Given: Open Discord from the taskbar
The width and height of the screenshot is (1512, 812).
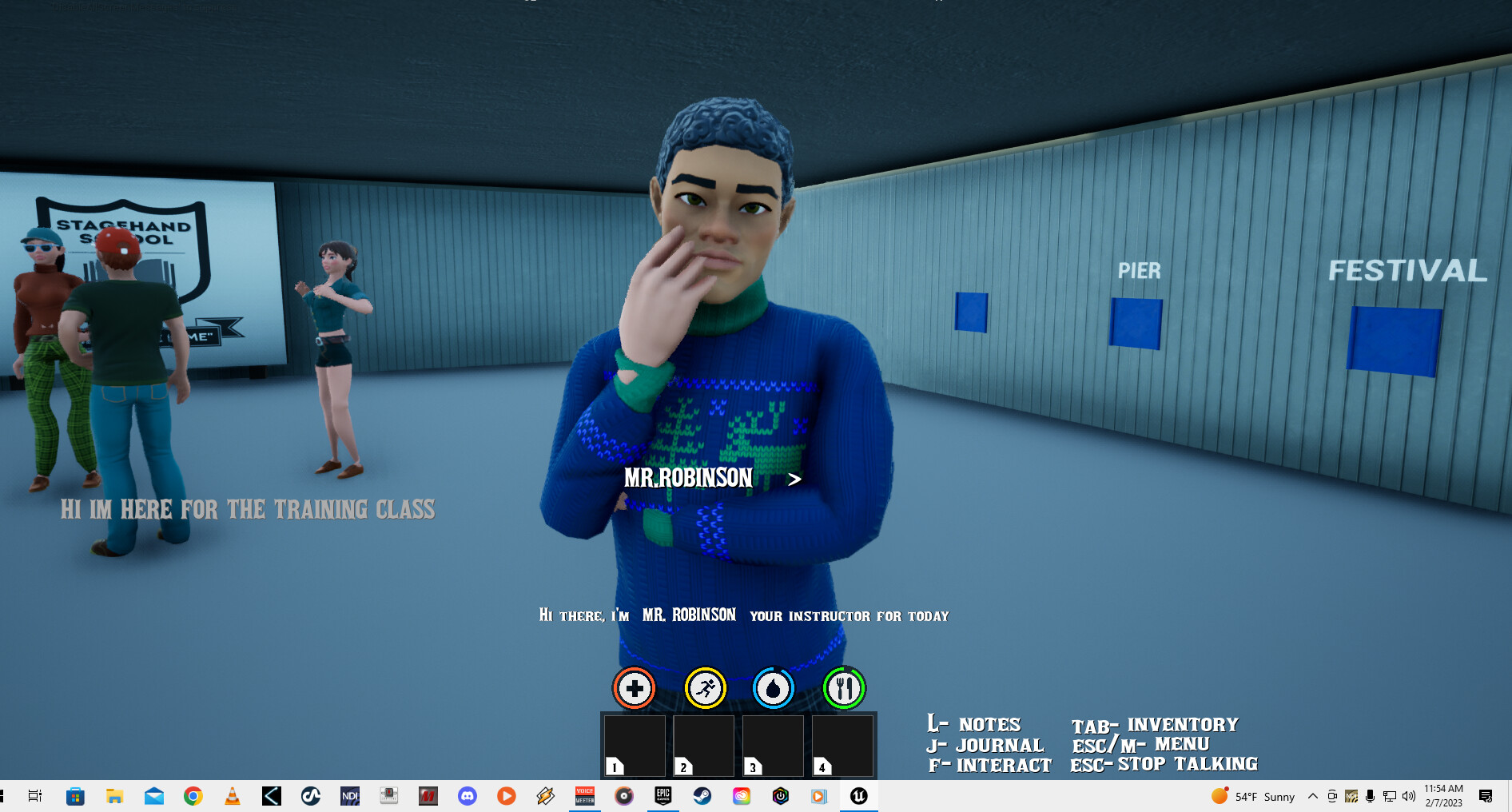Looking at the screenshot, I should [x=468, y=796].
